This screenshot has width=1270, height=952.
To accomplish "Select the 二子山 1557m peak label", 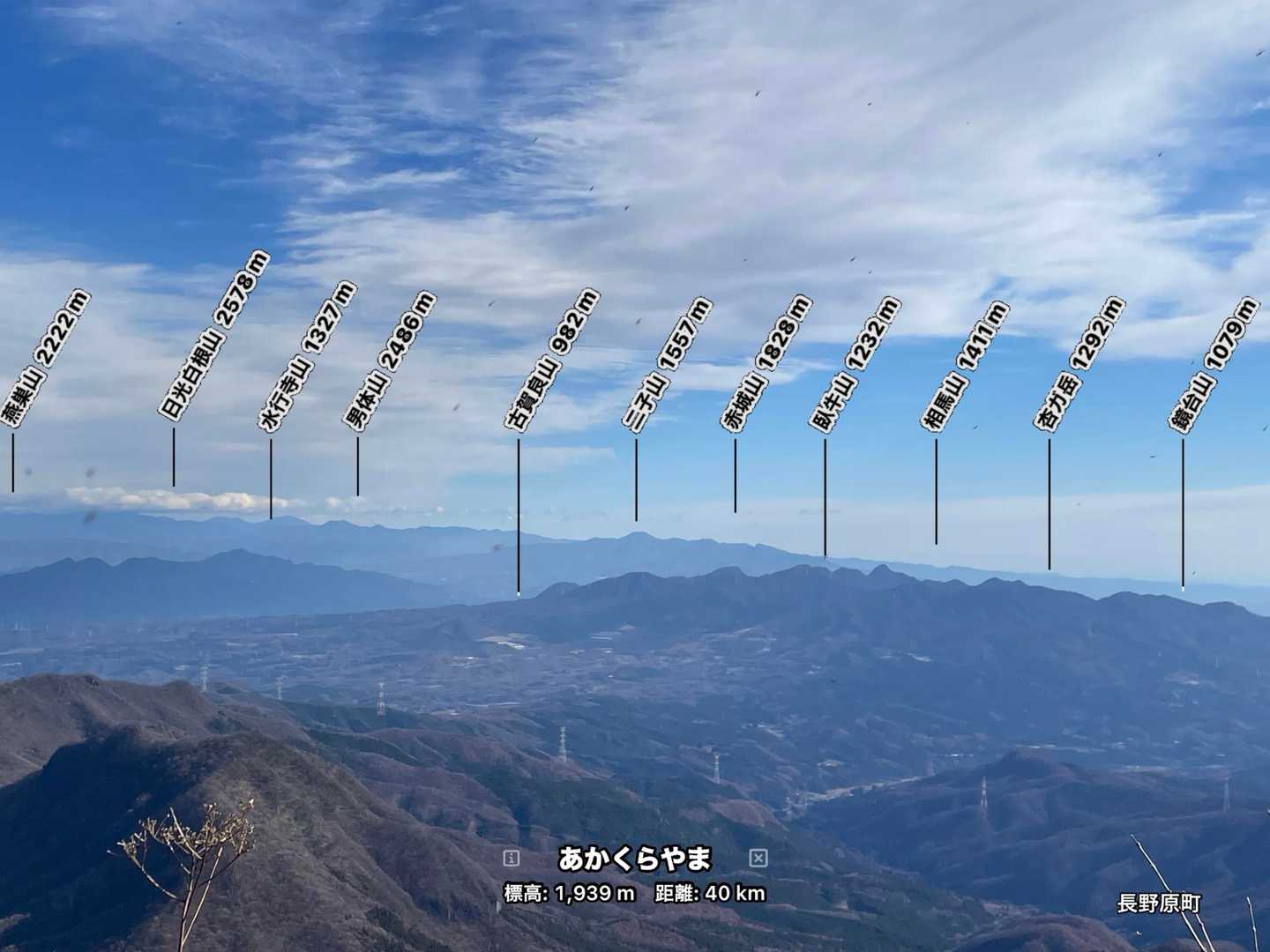I will (667, 365).
